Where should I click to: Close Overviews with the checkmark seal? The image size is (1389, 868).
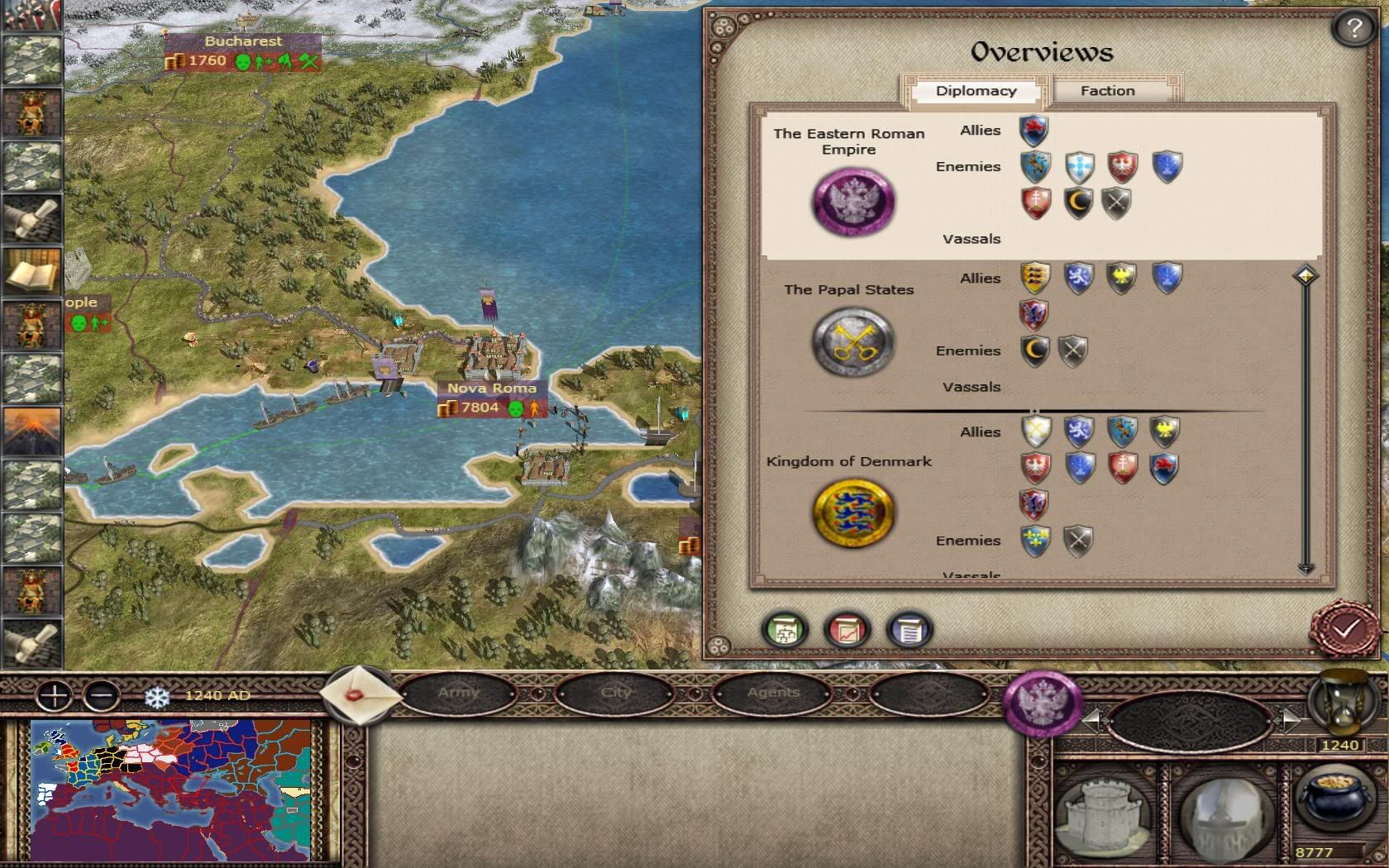(x=1345, y=628)
